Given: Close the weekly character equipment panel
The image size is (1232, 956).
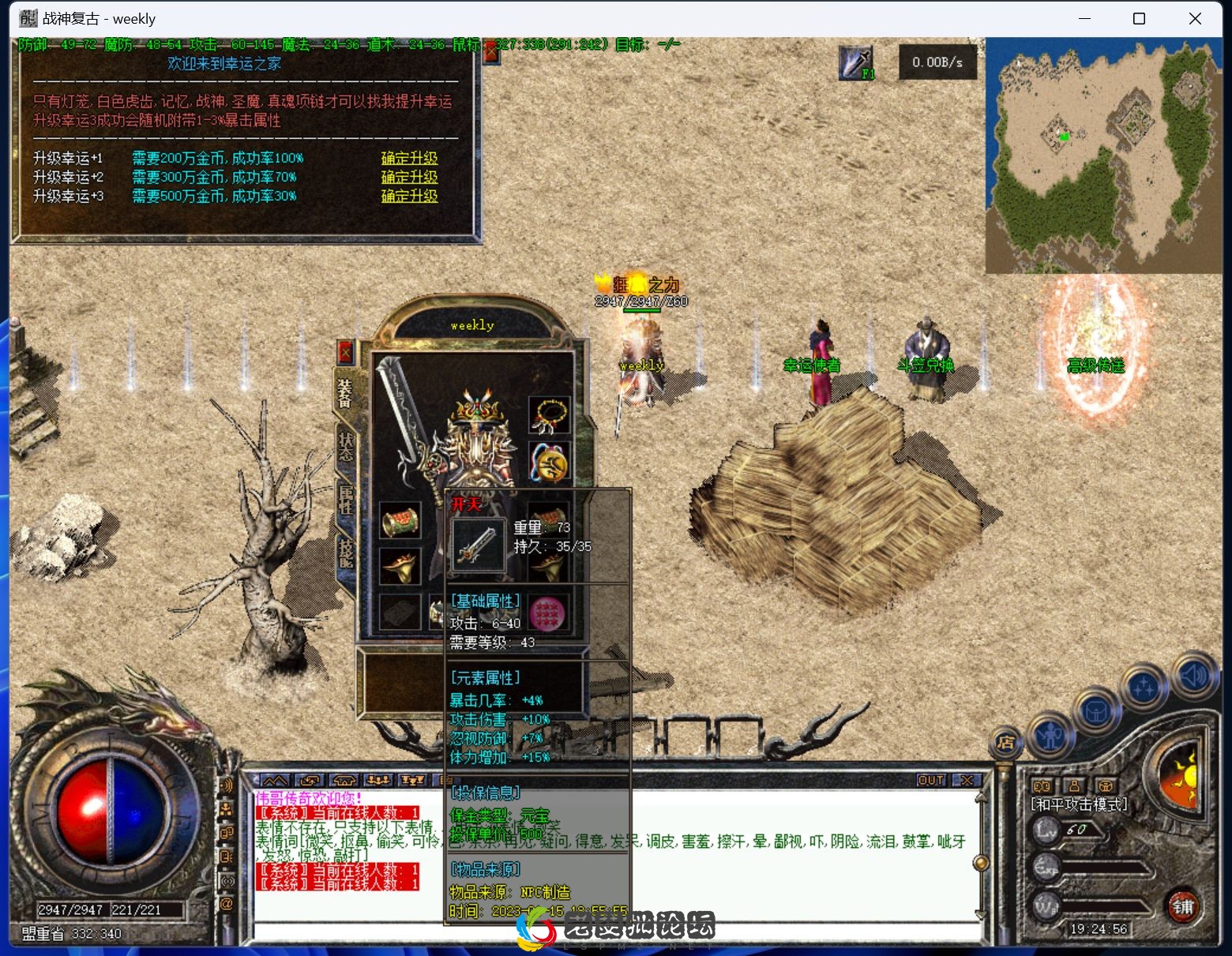Looking at the screenshot, I should point(346,351).
